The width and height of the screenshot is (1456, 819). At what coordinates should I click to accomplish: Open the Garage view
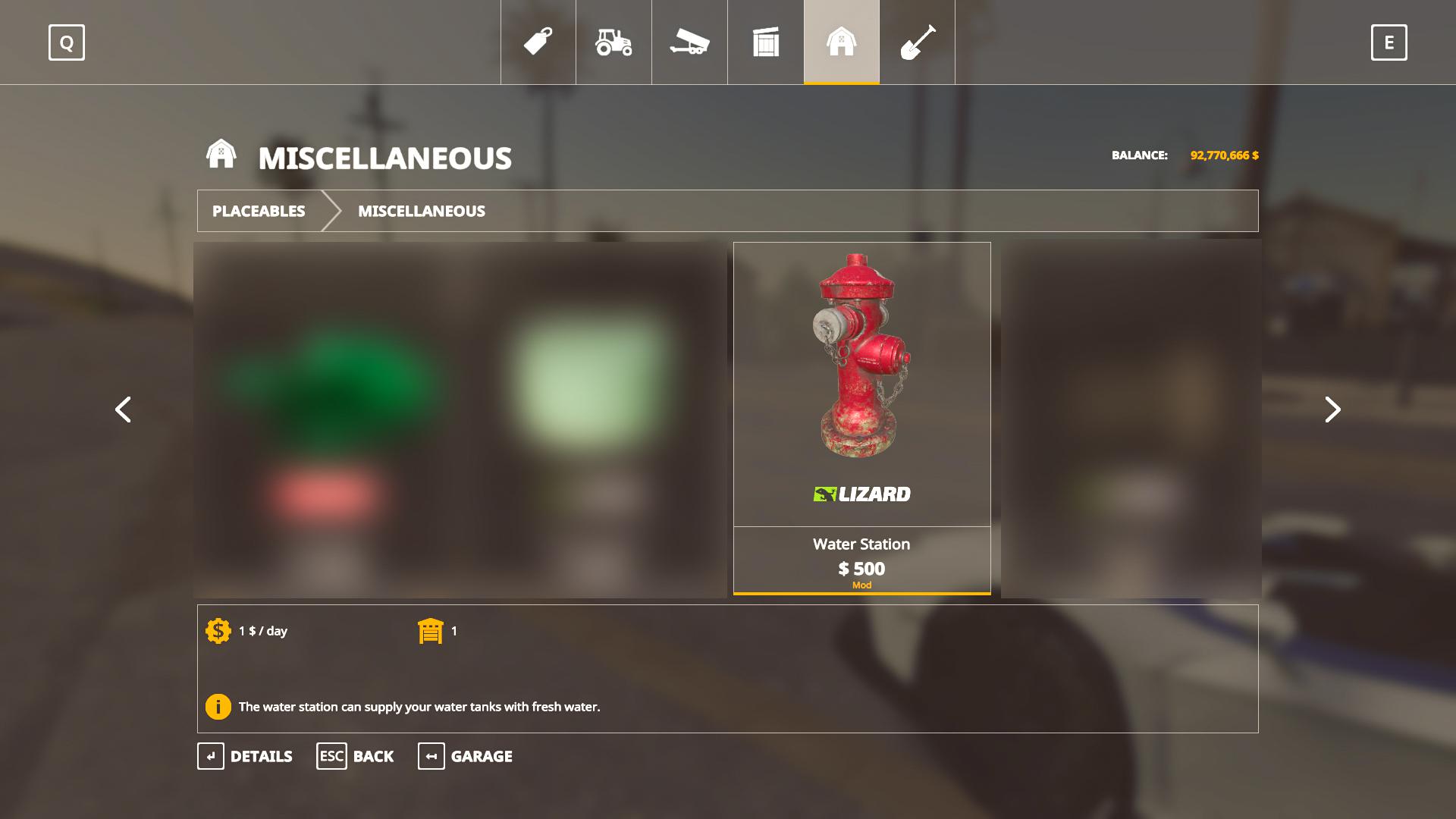click(x=465, y=756)
